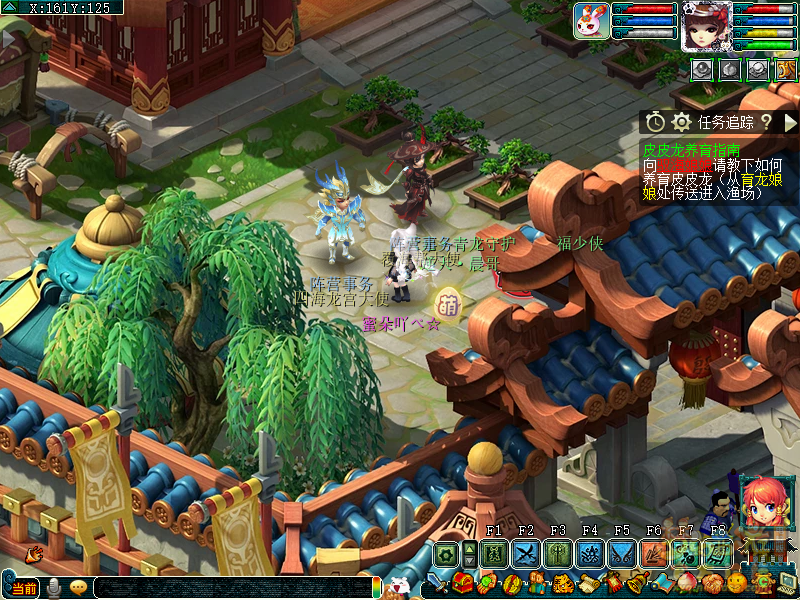Viewport: 800px width, 600px height.
Task: Activate the F1 skill slot
Action: (x=494, y=554)
